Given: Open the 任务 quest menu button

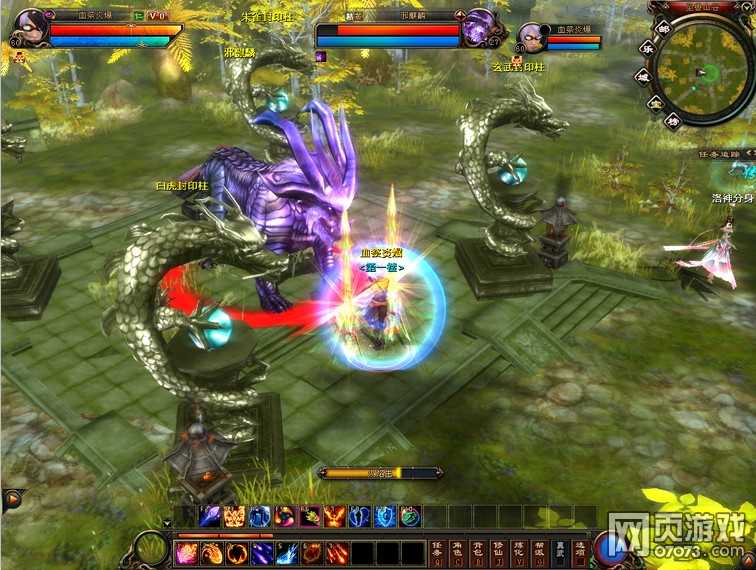Looking at the screenshot, I should (437, 550).
